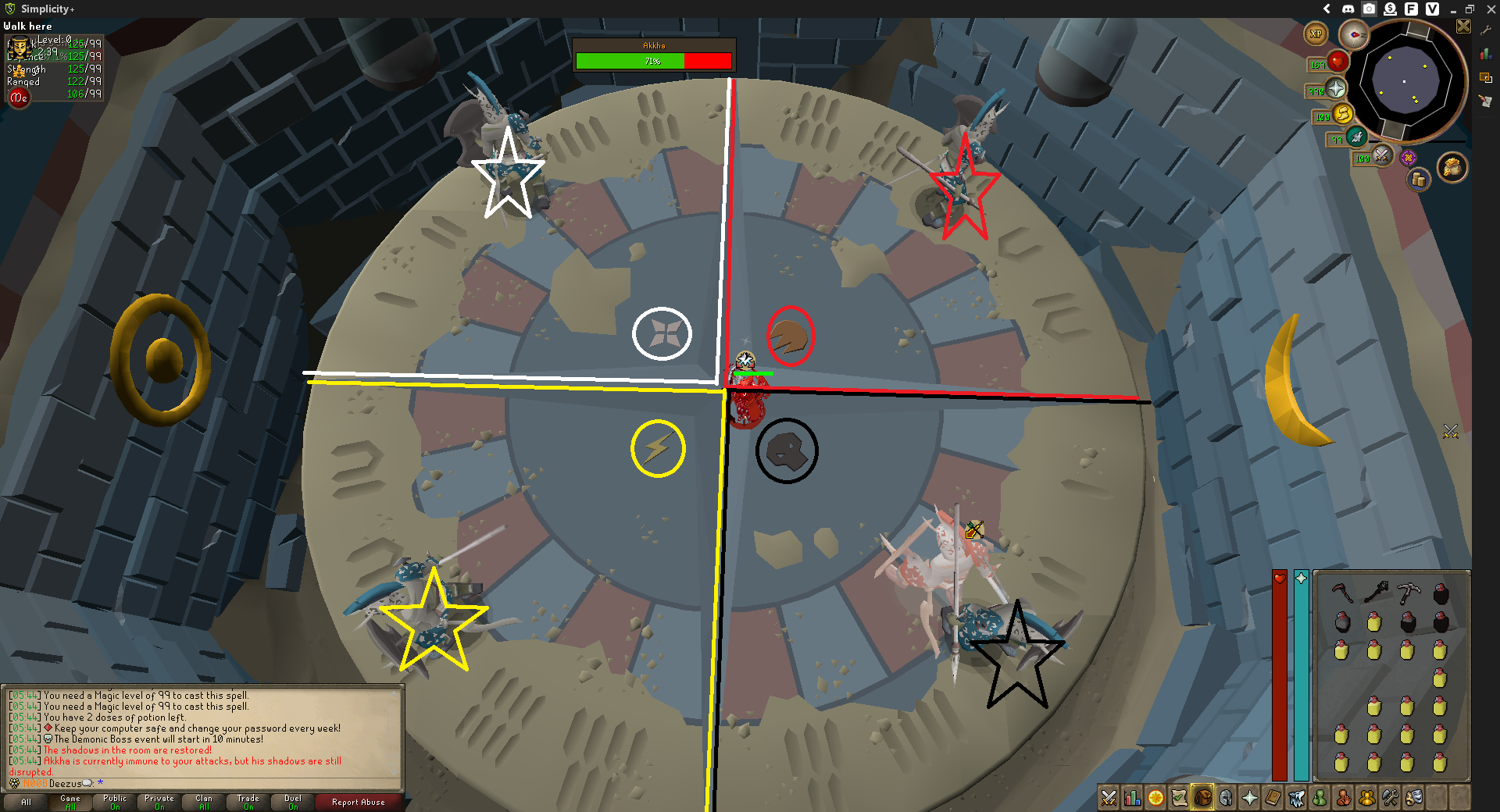Viewport: 1500px width, 812px height.
Task: Toggle Private chat filter
Action: 159,802
